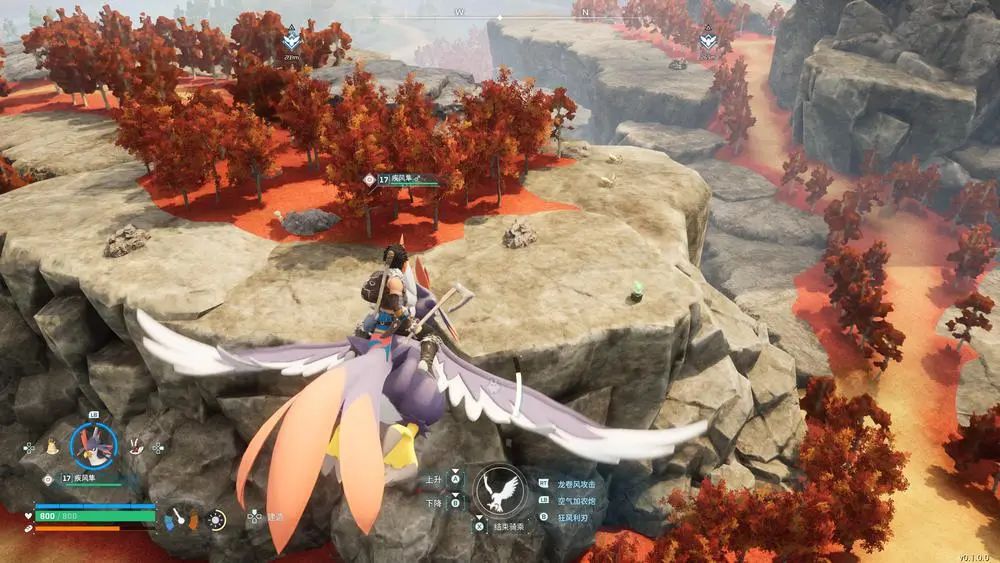The image size is (1000, 563).
Task: Choose the bell-shaped pal icon
Action: (x=51, y=449)
